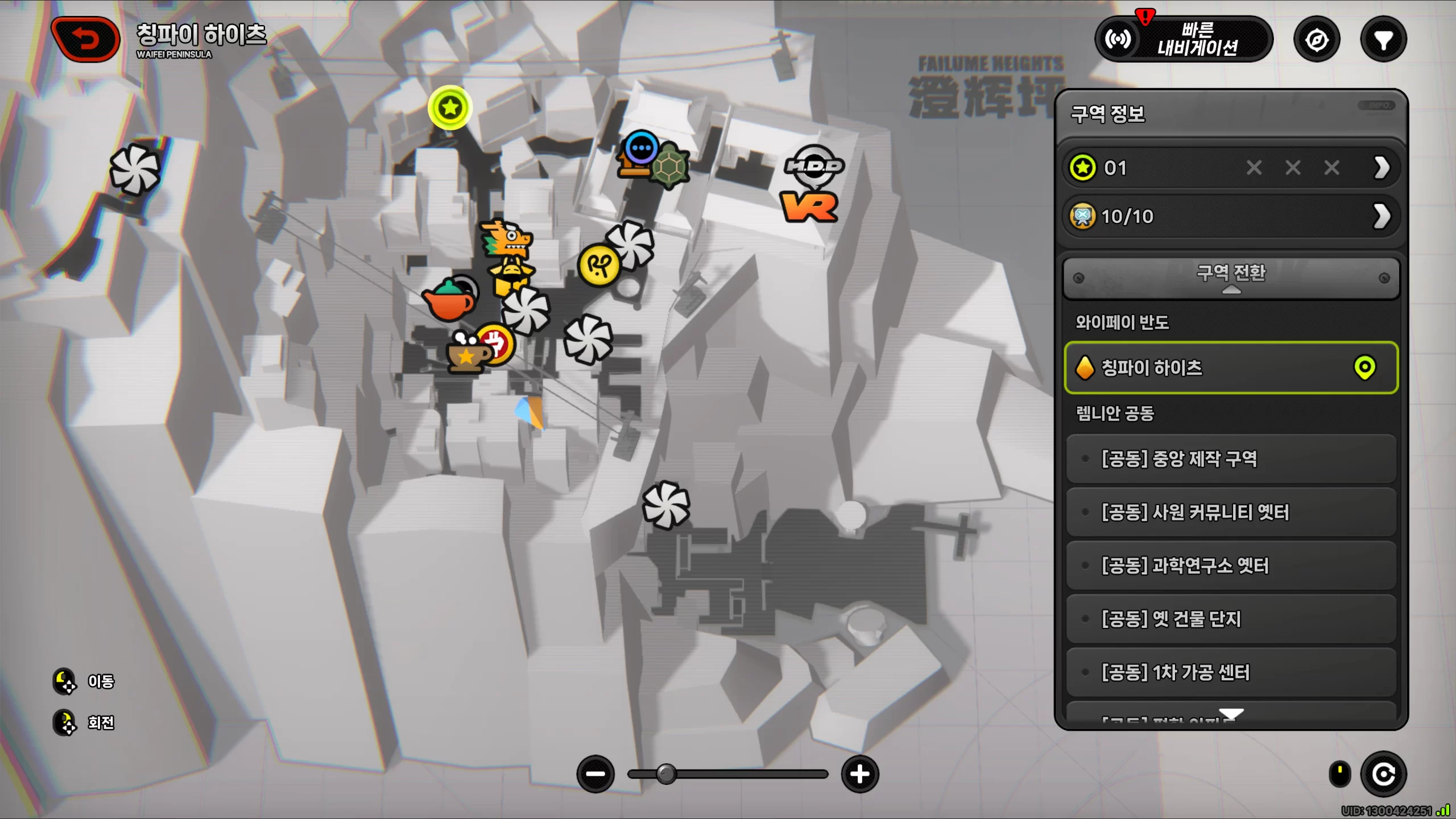Open the map filter funnel button
This screenshot has width=1456, height=819.
click(x=1383, y=40)
